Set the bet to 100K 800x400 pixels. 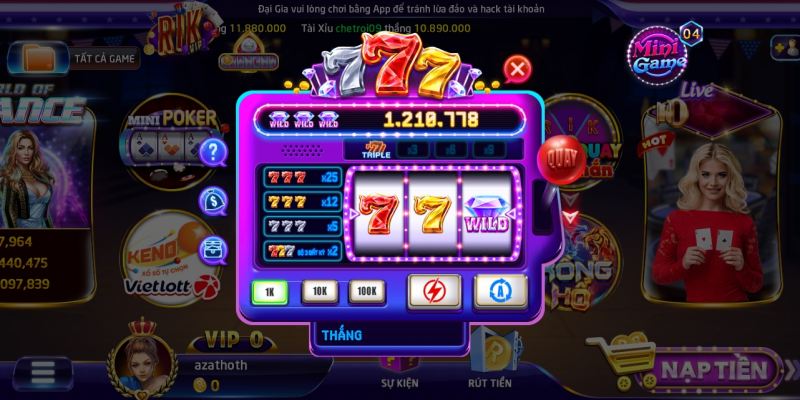tap(366, 291)
